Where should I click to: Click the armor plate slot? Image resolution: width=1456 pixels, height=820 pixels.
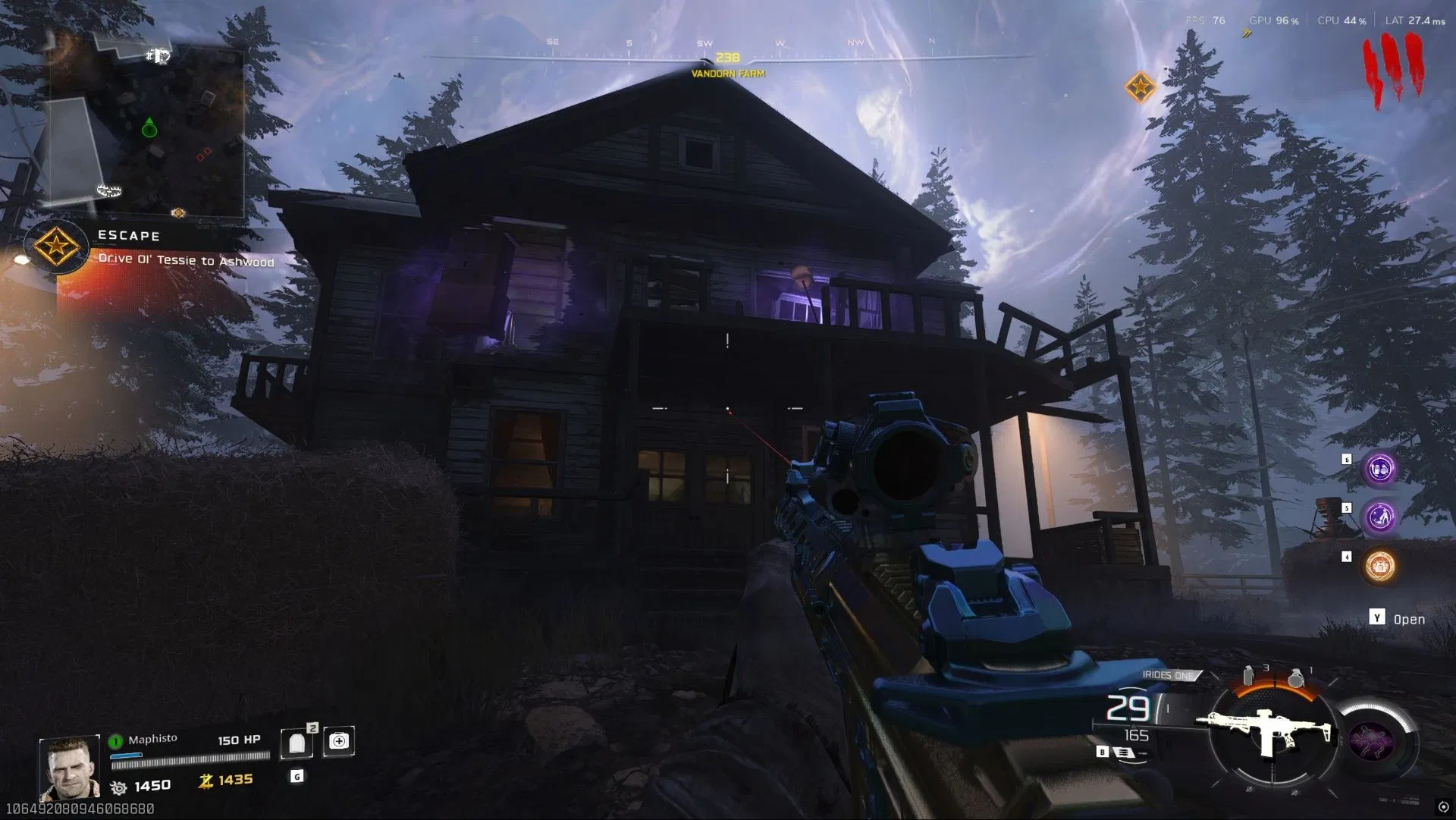click(297, 743)
